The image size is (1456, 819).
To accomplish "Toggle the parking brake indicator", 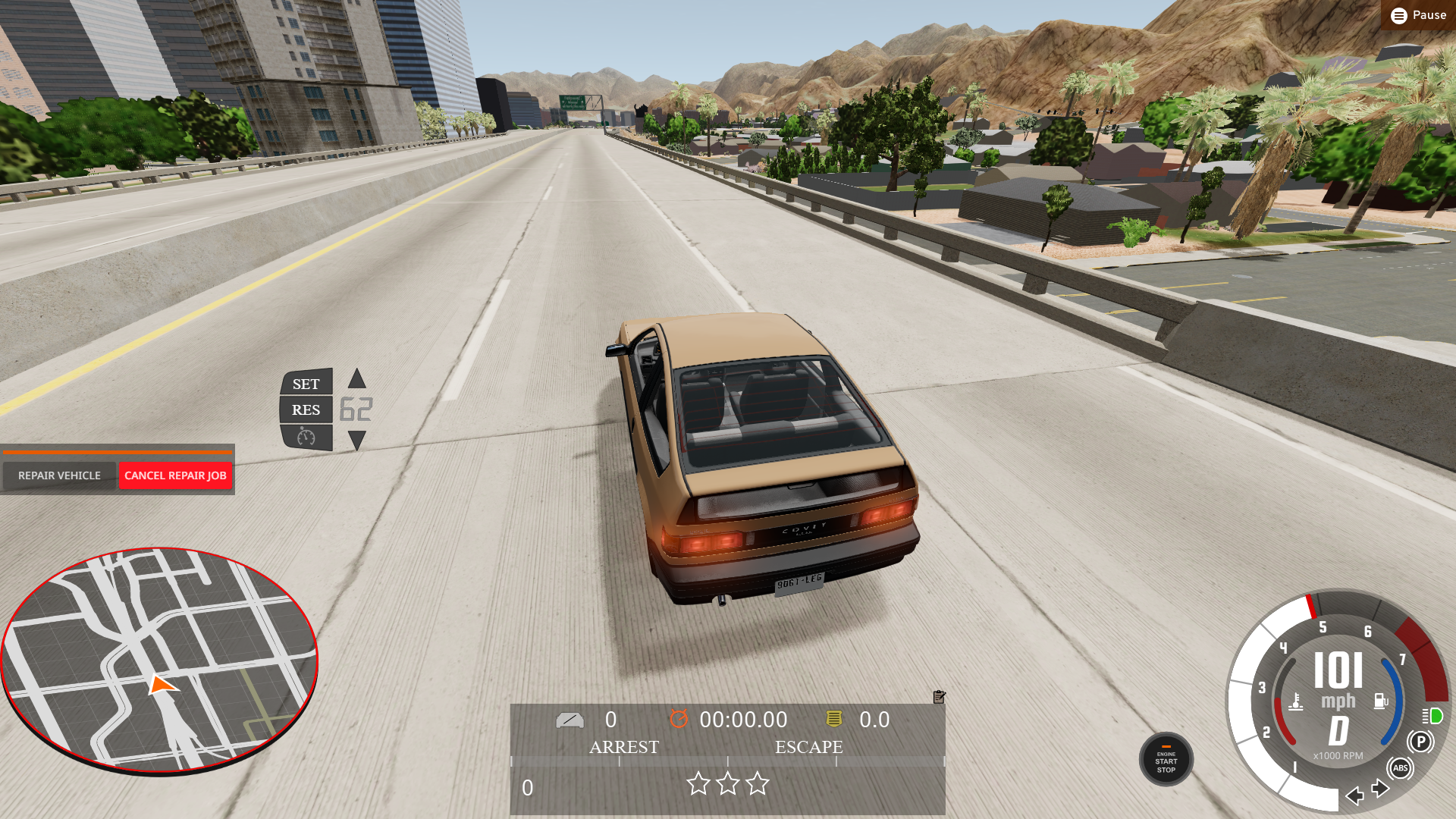I will coord(1420,742).
